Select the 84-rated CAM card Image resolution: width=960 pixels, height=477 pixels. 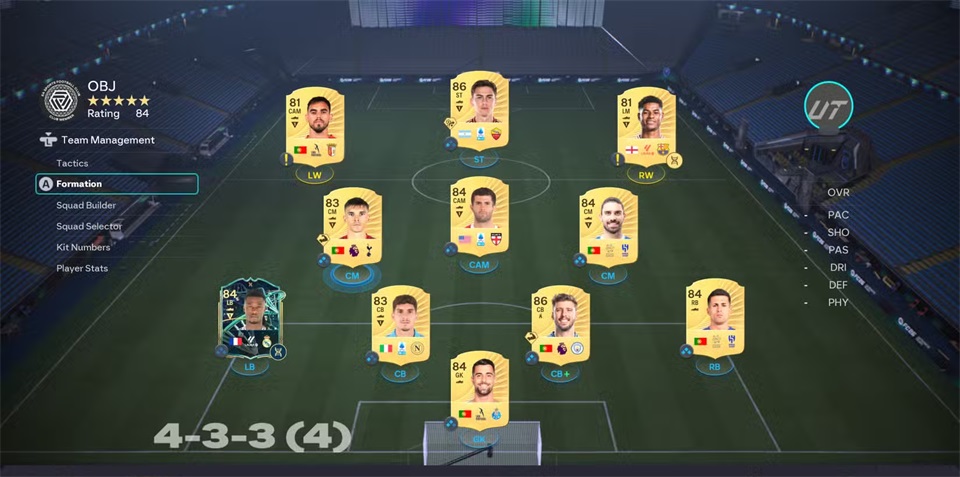pos(479,215)
